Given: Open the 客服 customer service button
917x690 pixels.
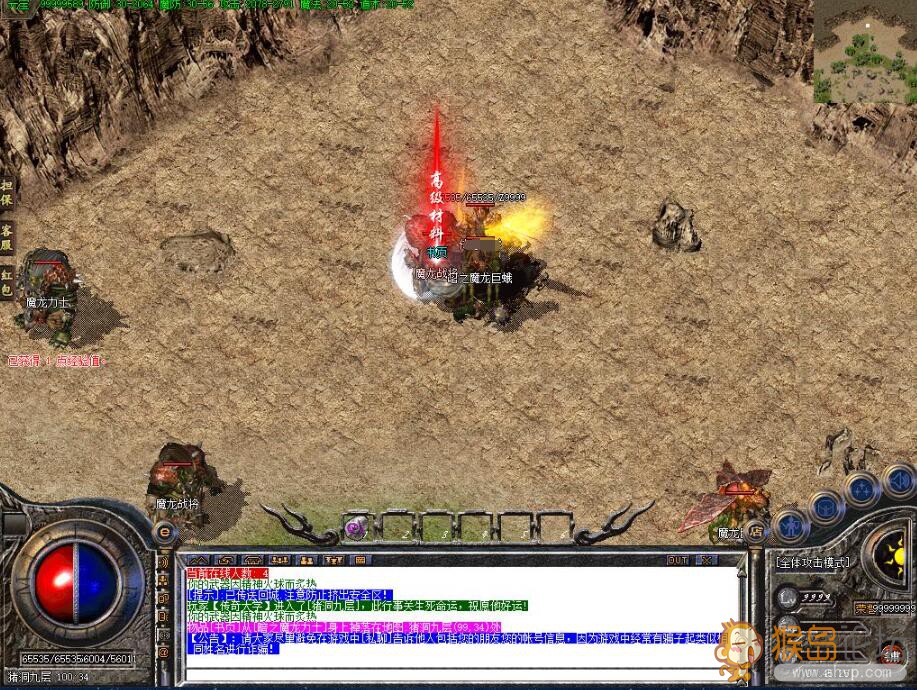Looking at the screenshot, I should coord(7,236).
